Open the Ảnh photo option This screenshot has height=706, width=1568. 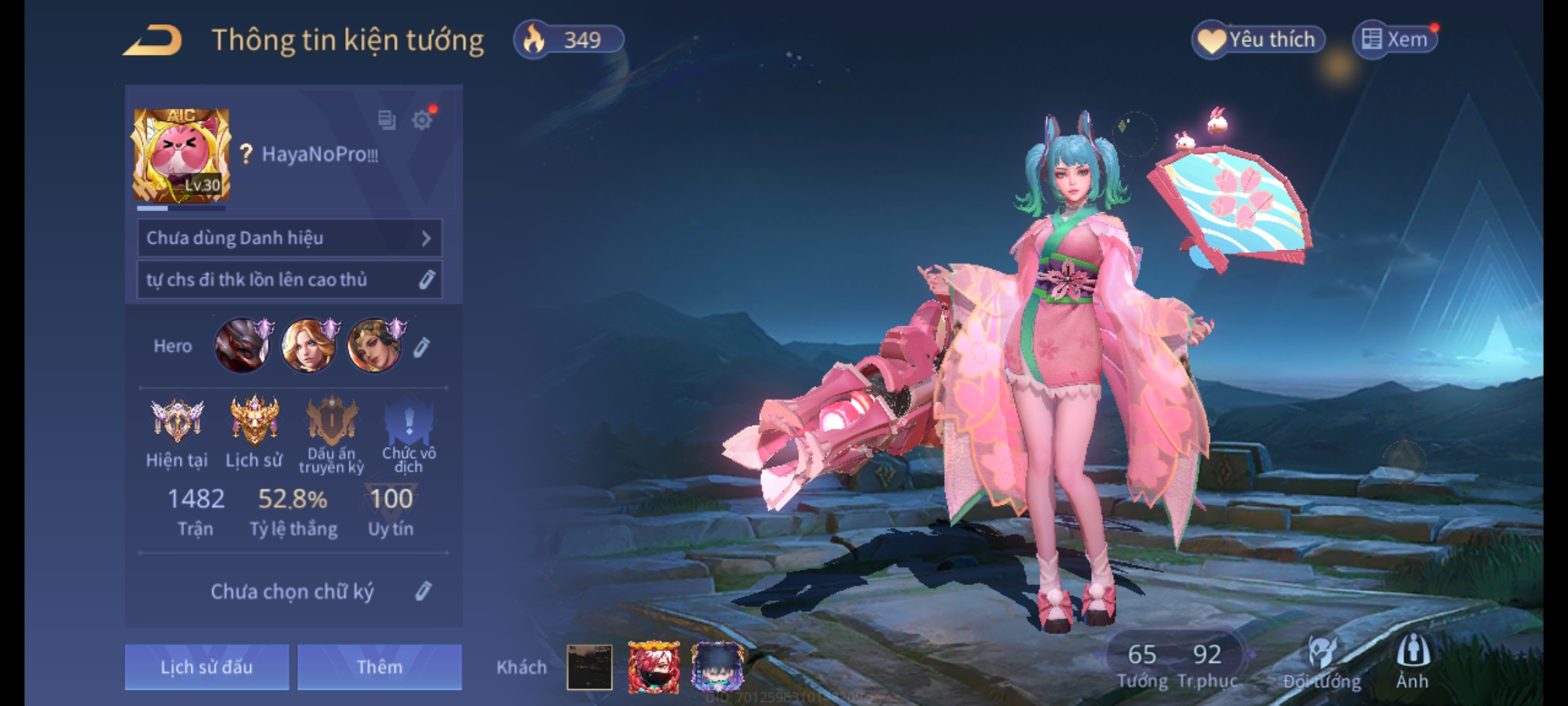click(x=1413, y=662)
